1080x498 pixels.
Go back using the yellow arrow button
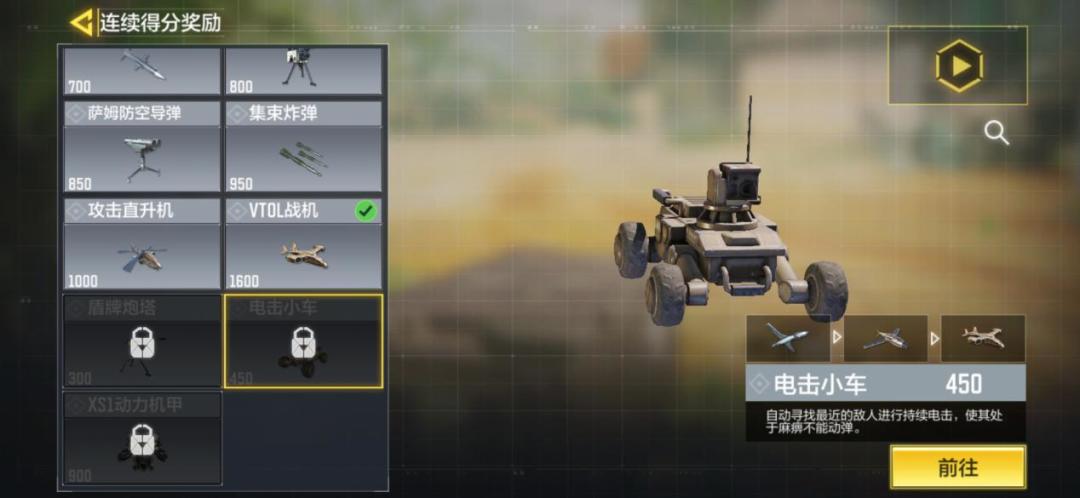tap(82, 22)
